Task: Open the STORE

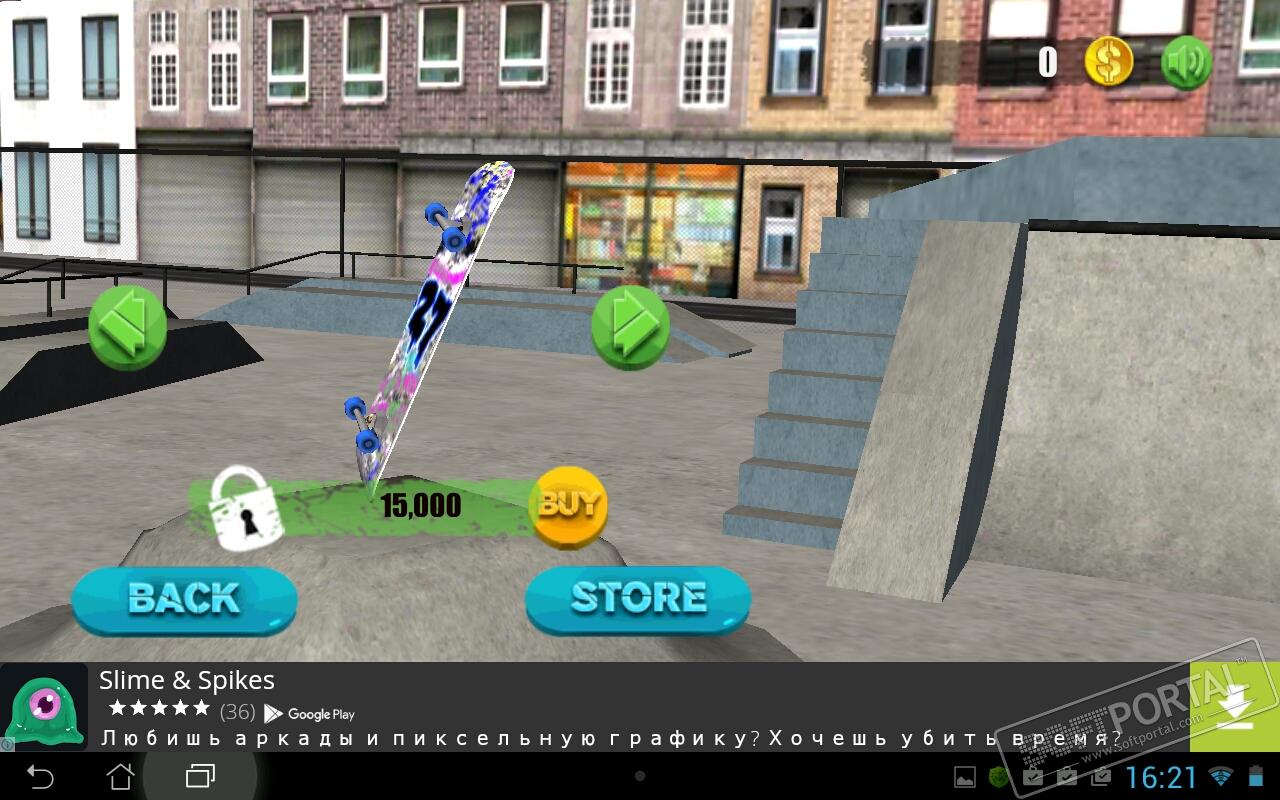Action: [x=638, y=599]
